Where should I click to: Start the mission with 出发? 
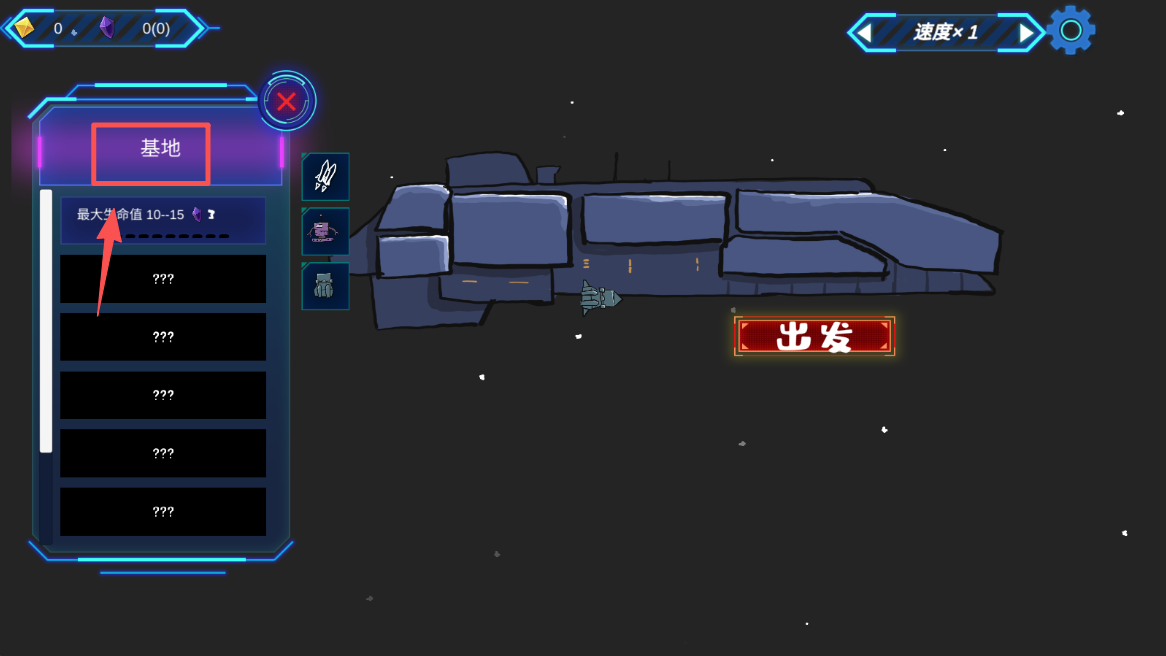click(814, 336)
